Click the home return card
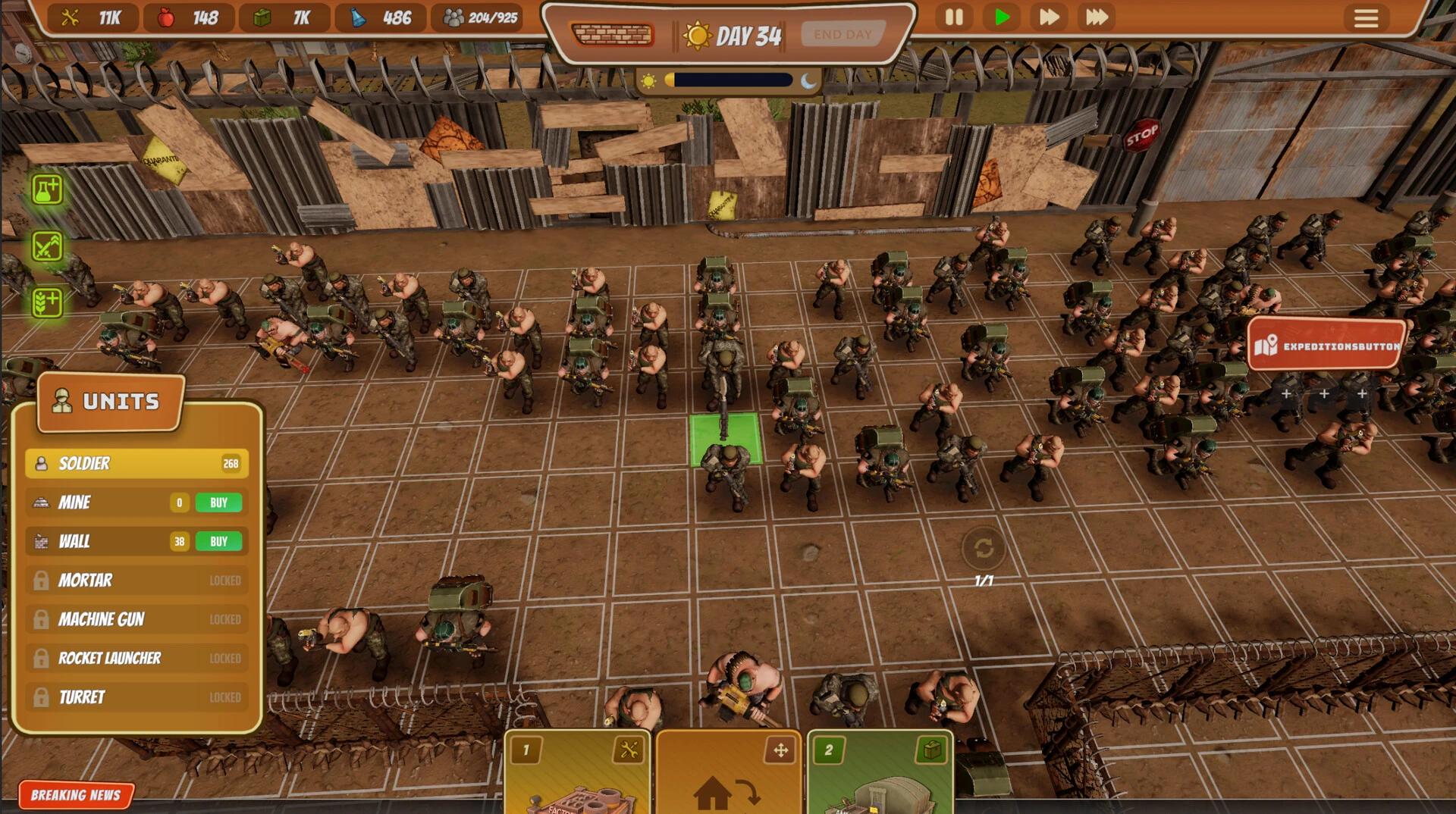Image resolution: width=1456 pixels, height=814 pixels. [x=728, y=773]
